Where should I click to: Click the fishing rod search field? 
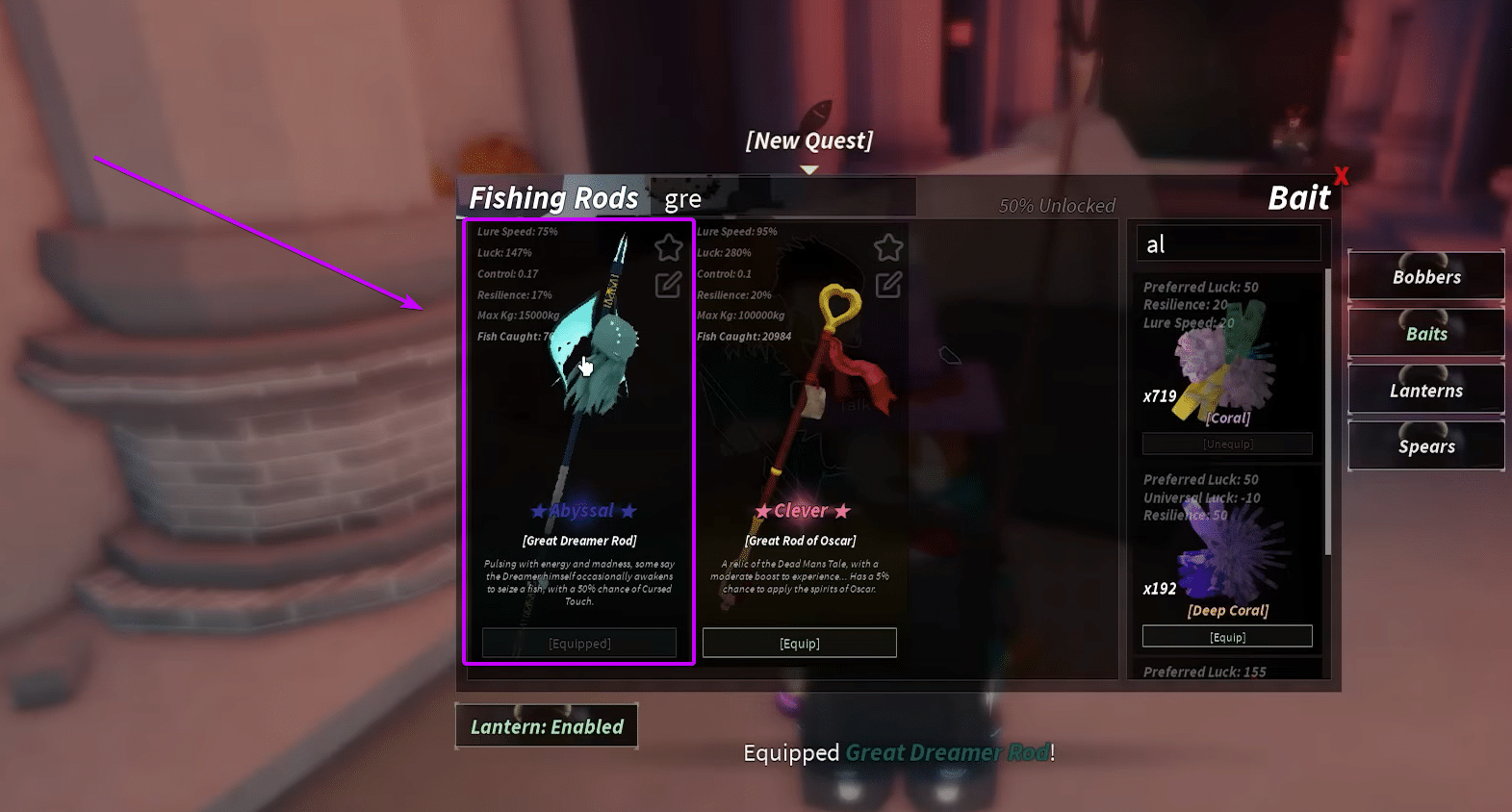[x=782, y=199]
